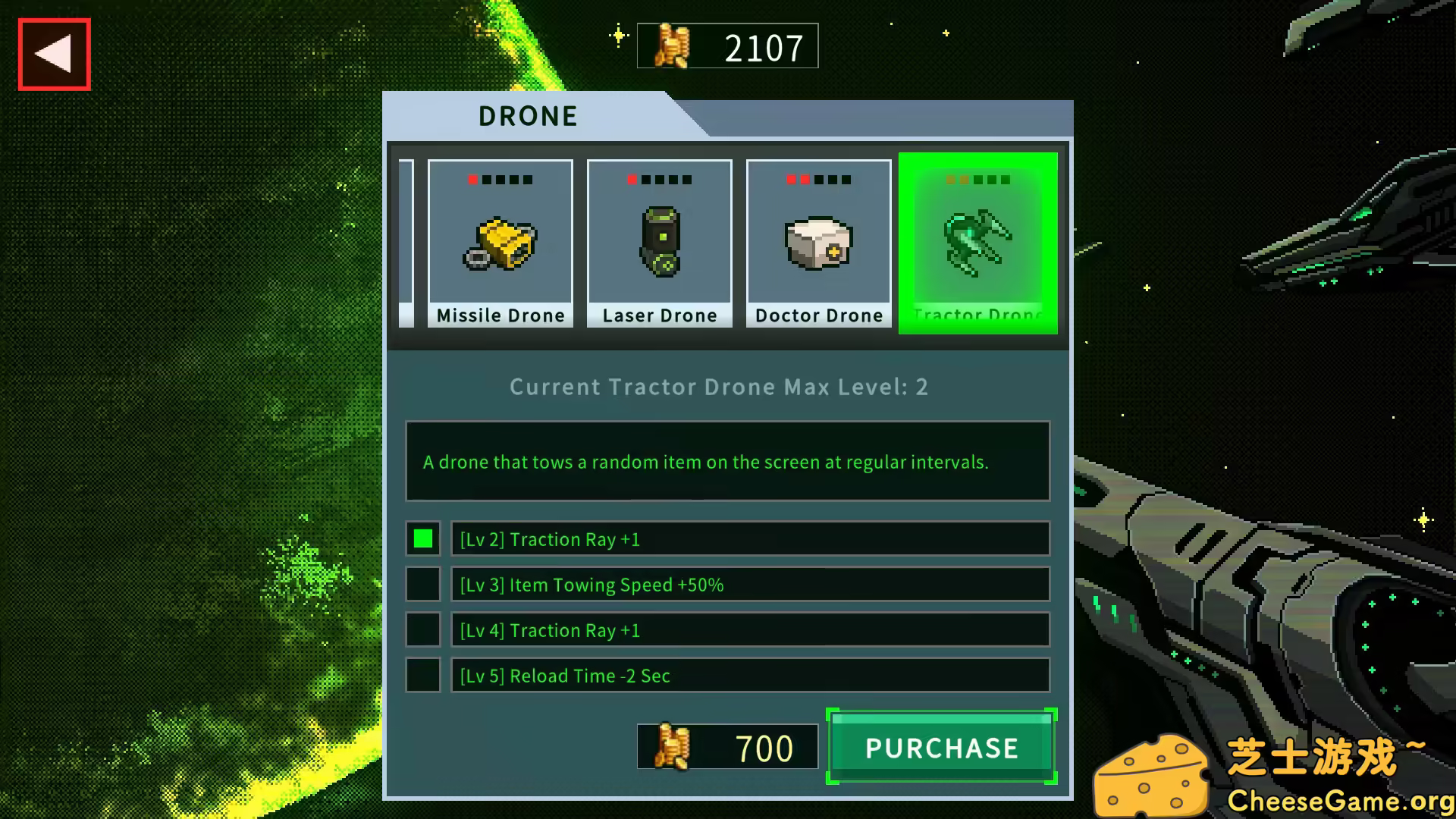Select the highlighted Tractor Drone icon

click(x=977, y=243)
